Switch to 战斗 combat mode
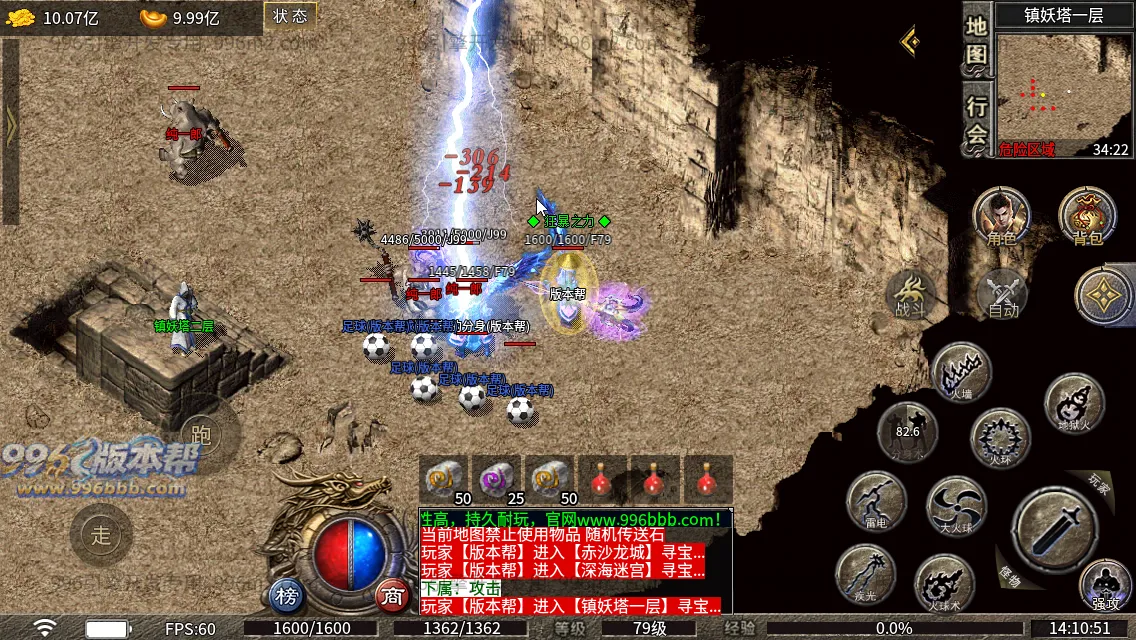 (x=911, y=295)
